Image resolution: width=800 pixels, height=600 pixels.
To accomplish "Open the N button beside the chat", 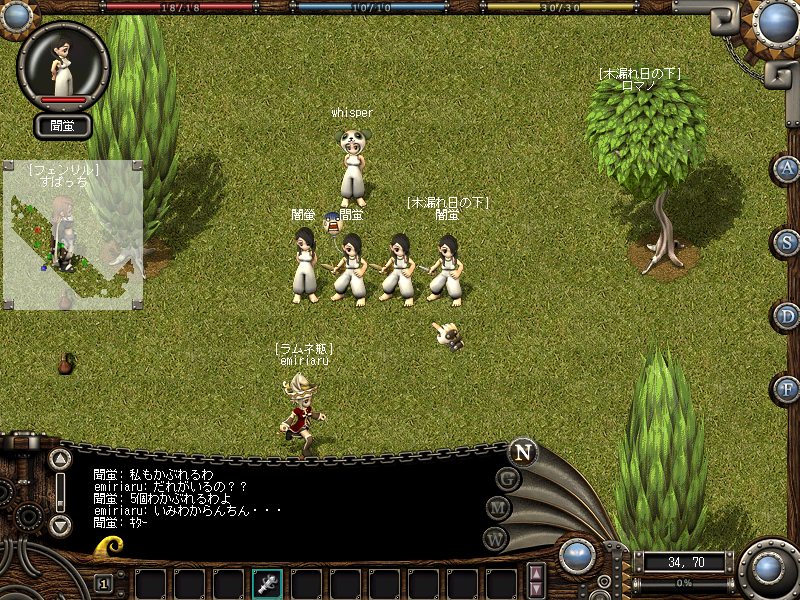I will coord(522,451).
